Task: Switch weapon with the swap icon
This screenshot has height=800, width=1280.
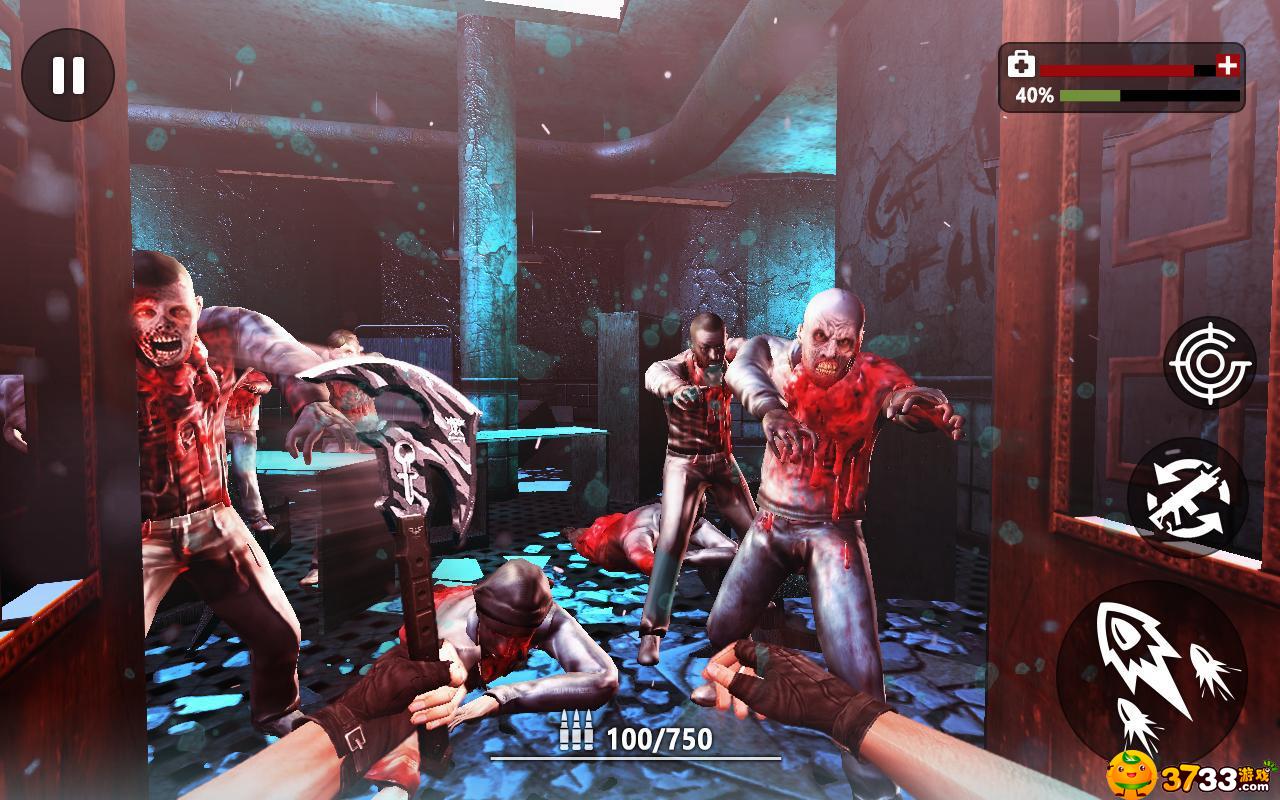Action: (1187, 497)
